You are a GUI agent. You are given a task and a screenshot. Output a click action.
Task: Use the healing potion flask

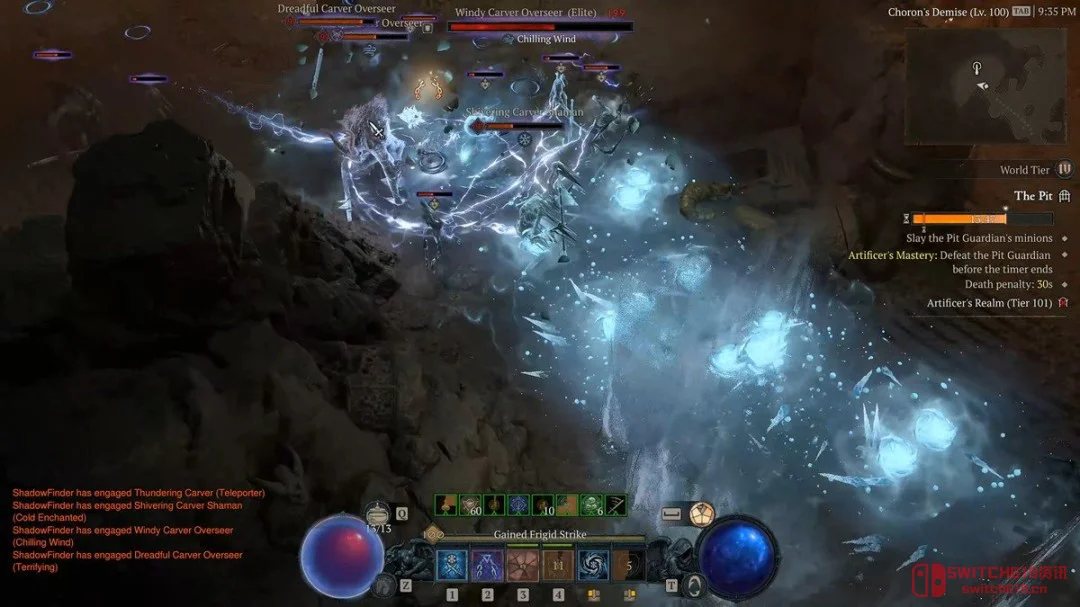[378, 513]
